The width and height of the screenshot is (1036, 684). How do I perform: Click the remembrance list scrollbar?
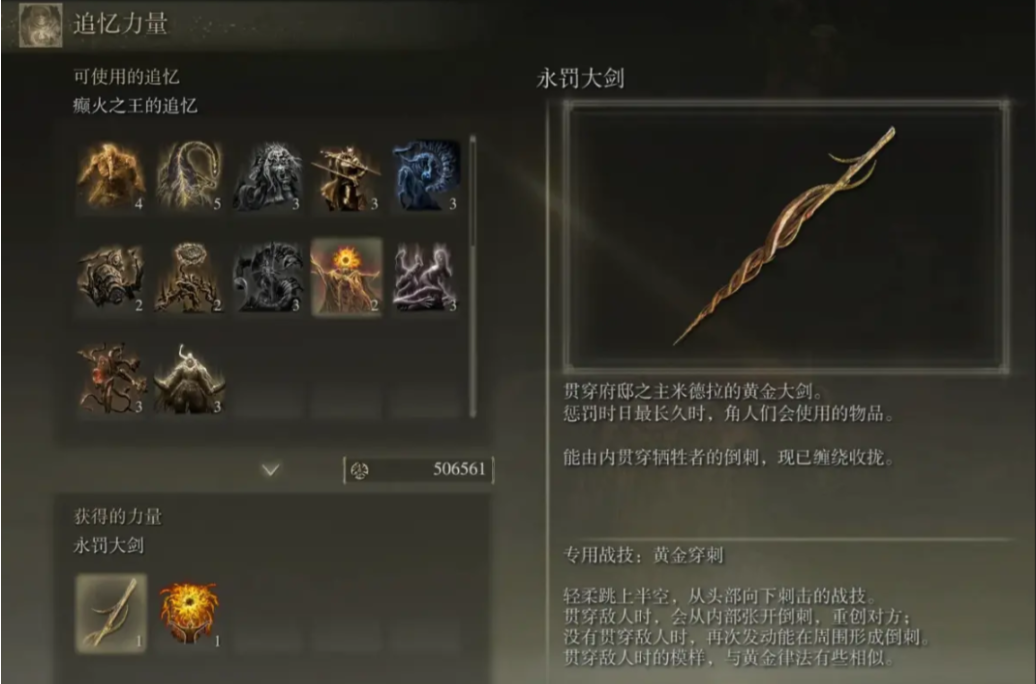(x=473, y=190)
